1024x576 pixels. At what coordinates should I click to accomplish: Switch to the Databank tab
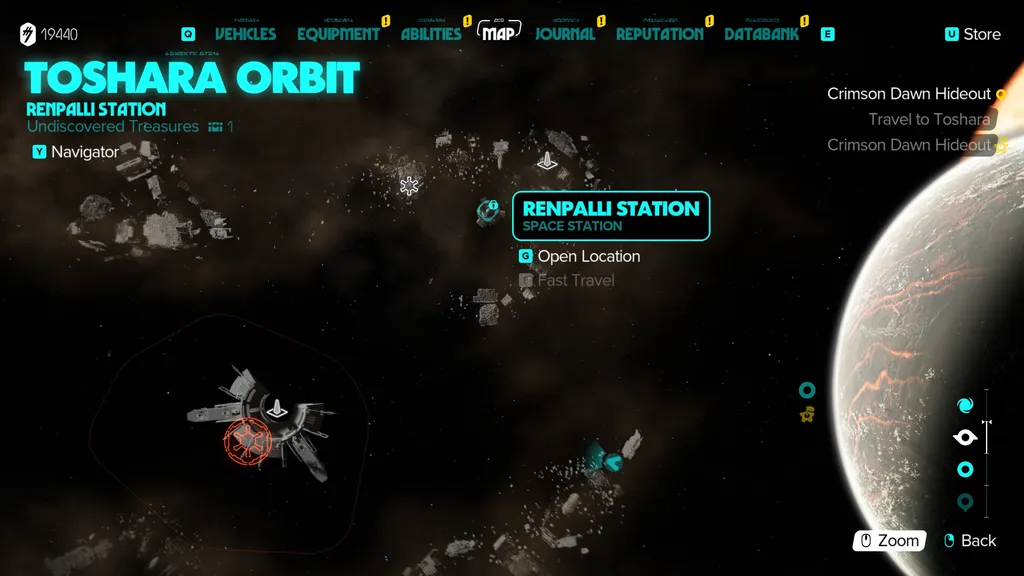click(761, 34)
